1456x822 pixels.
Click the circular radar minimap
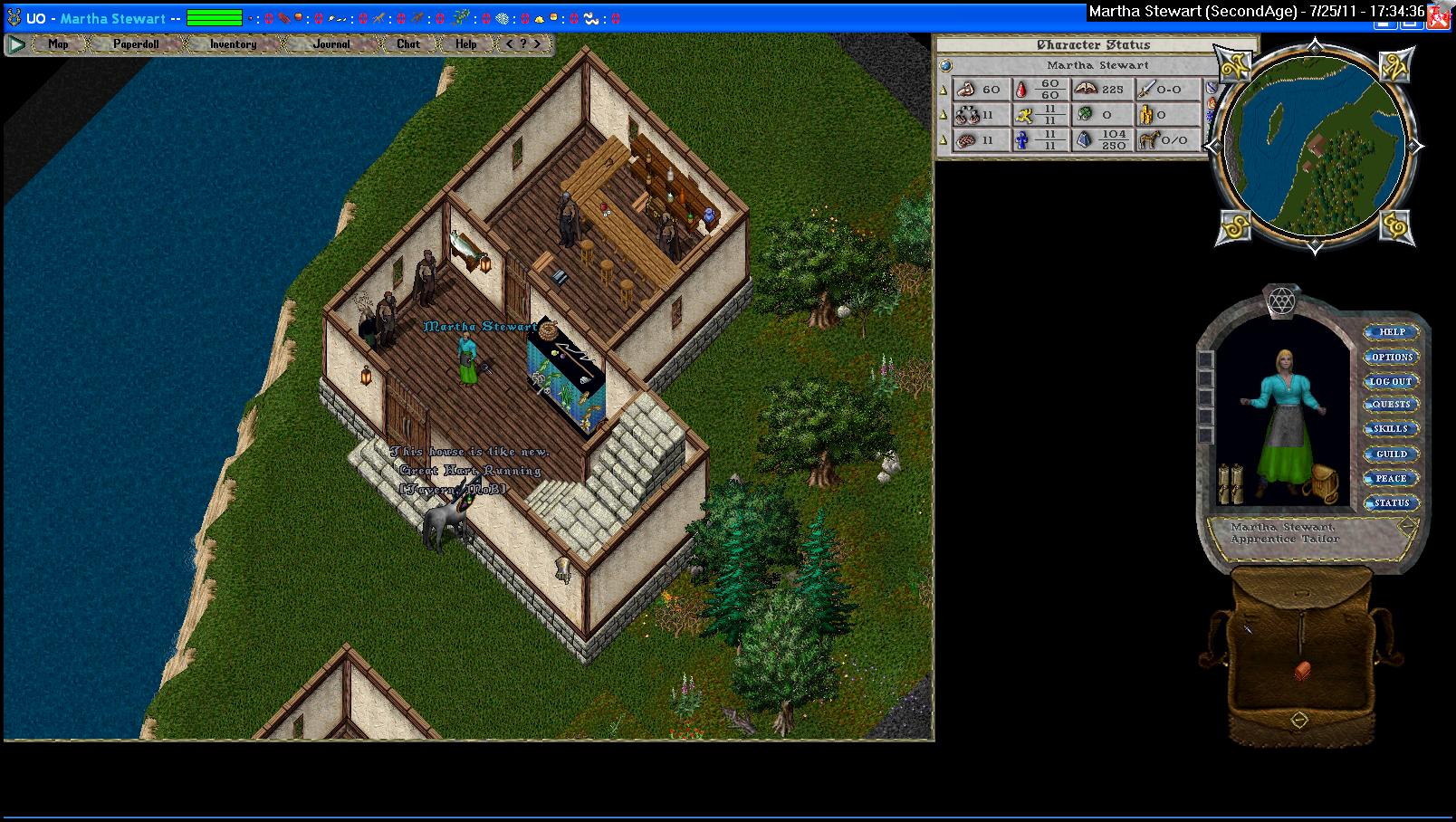1315,145
